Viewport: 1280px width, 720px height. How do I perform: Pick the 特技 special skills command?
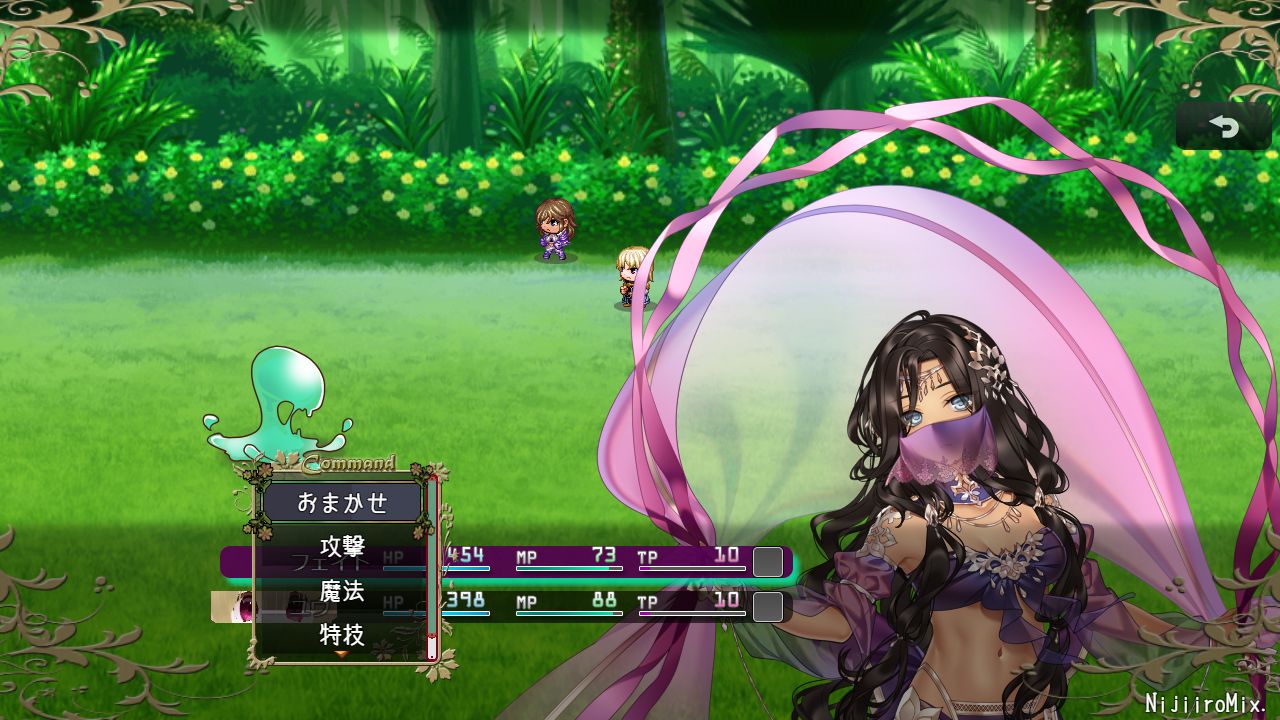[x=342, y=634]
